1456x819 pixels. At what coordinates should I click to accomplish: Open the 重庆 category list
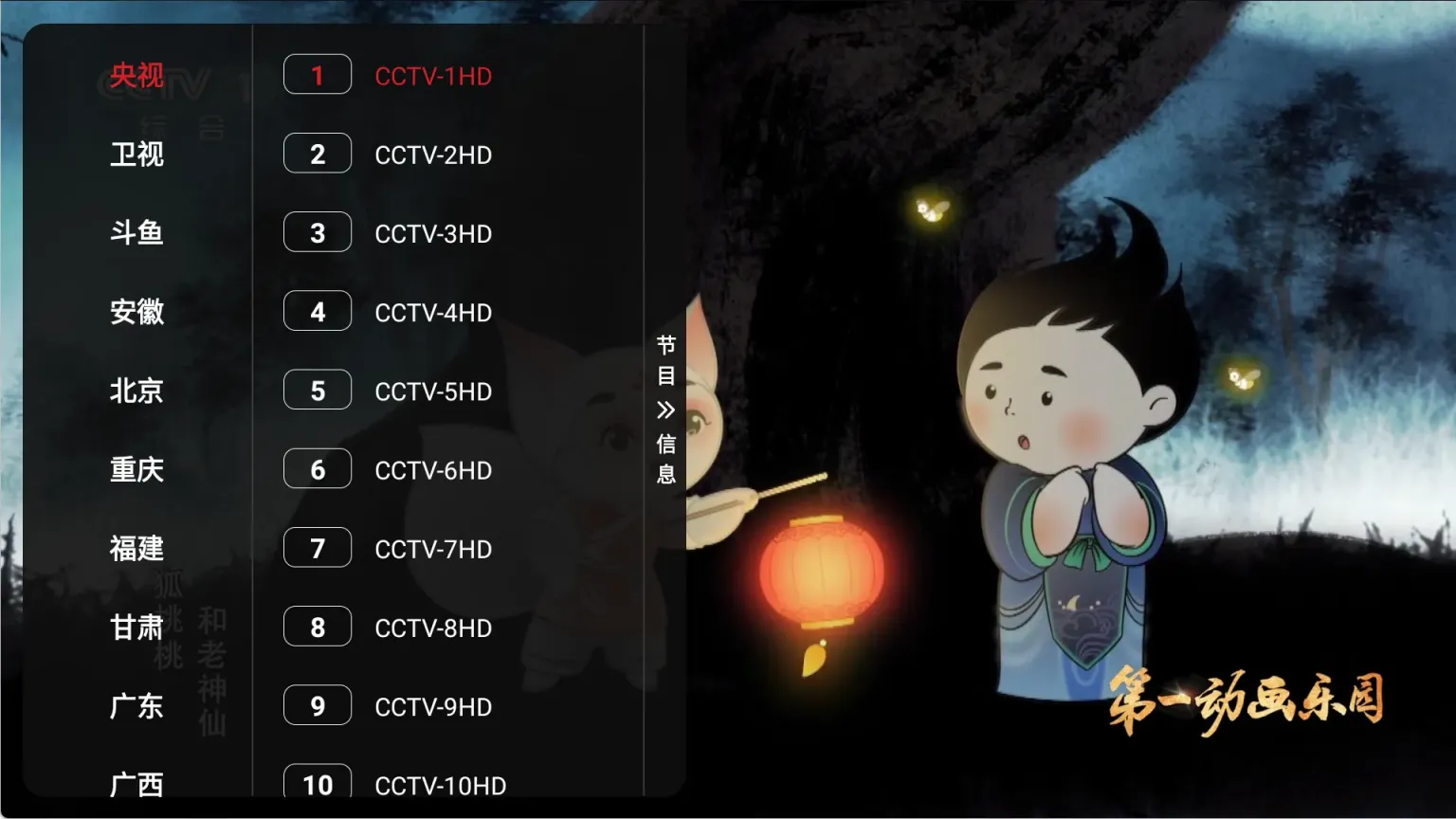click(x=136, y=469)
